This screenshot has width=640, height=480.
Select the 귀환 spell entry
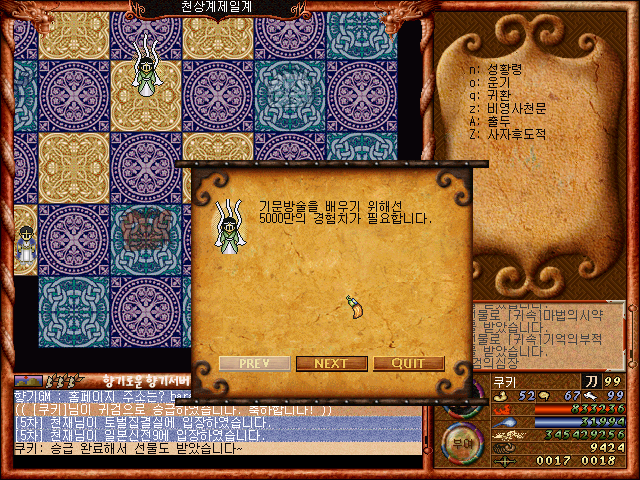504,95
